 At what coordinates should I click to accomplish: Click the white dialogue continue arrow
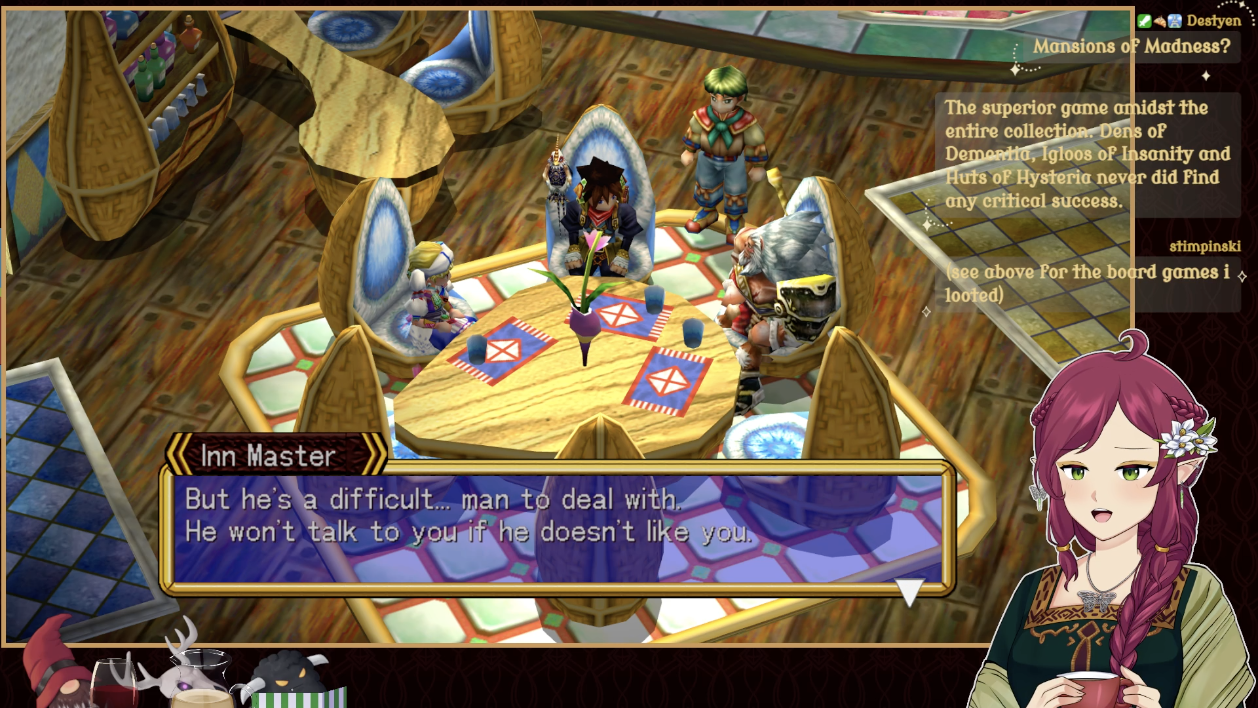[x=909, y=592]
